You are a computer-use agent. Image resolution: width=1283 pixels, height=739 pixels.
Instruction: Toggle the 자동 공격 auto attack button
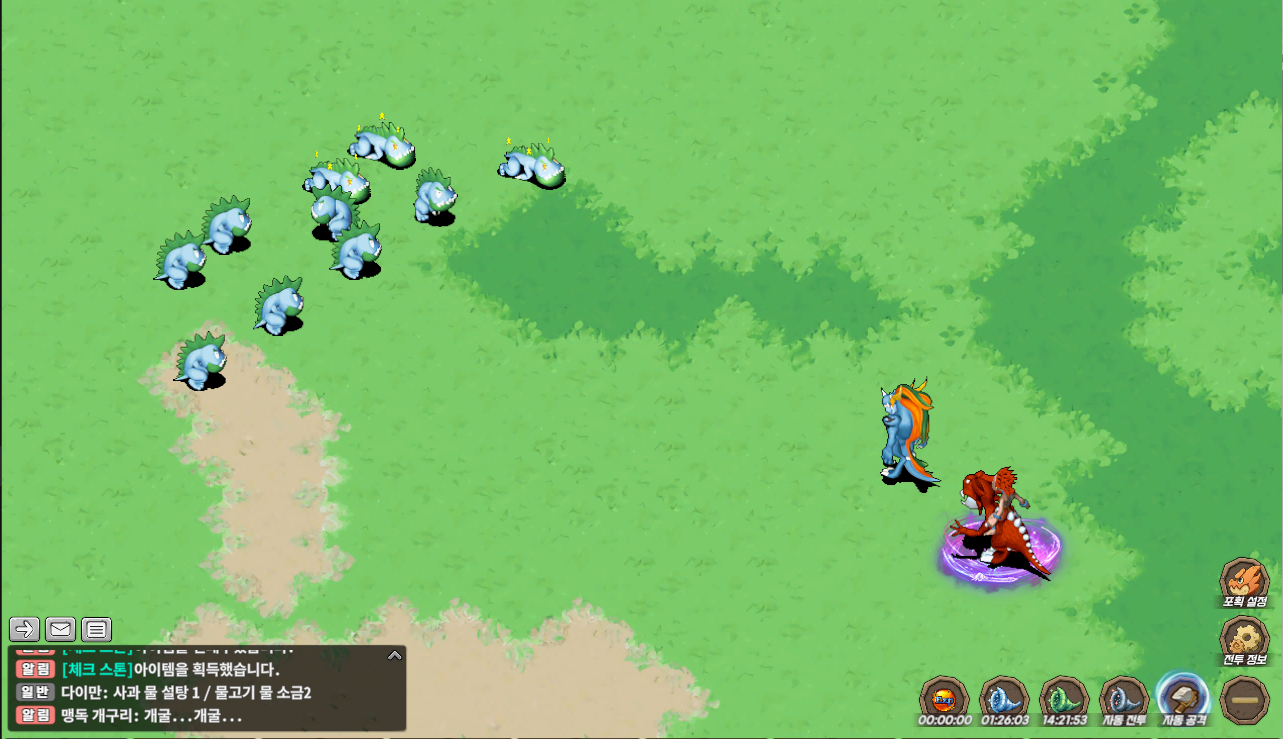click(x=1184, y=698)
